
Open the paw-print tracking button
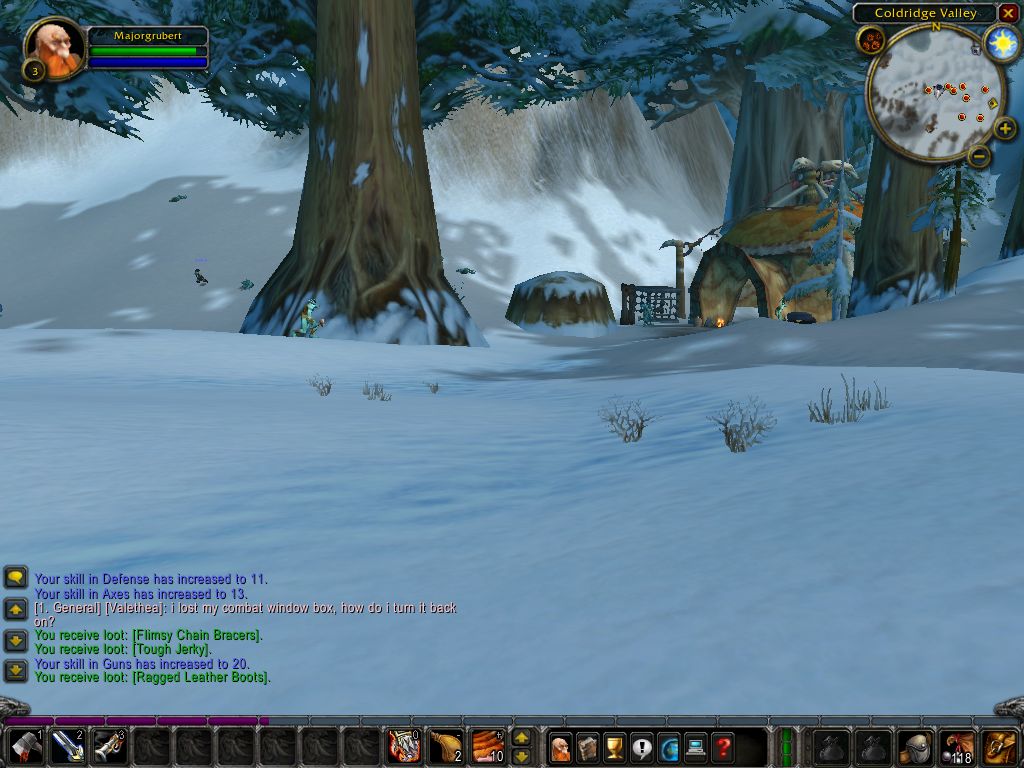click(x=870, y=41)
